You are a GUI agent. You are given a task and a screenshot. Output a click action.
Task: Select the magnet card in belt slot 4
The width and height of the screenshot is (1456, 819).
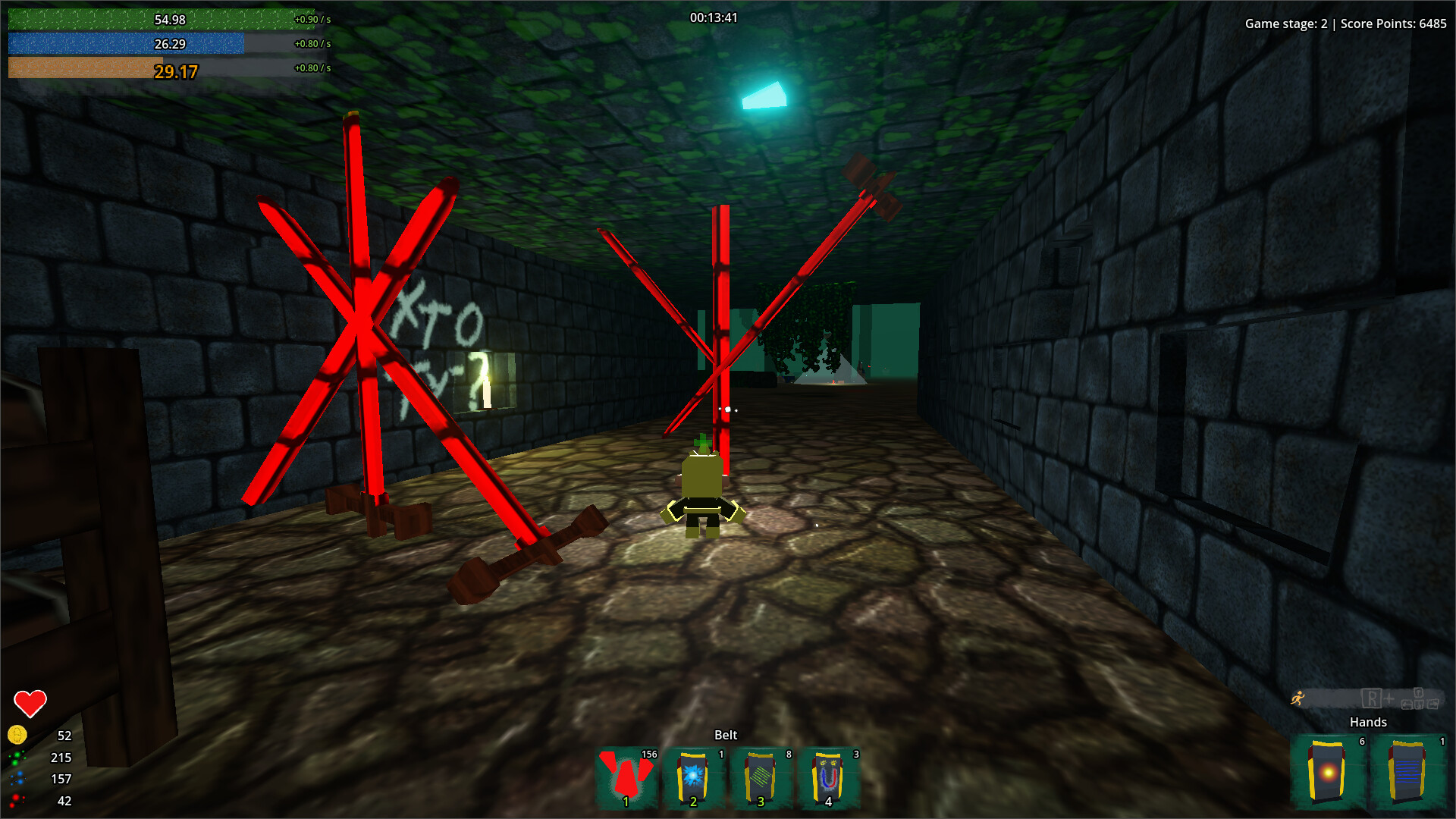828,775
